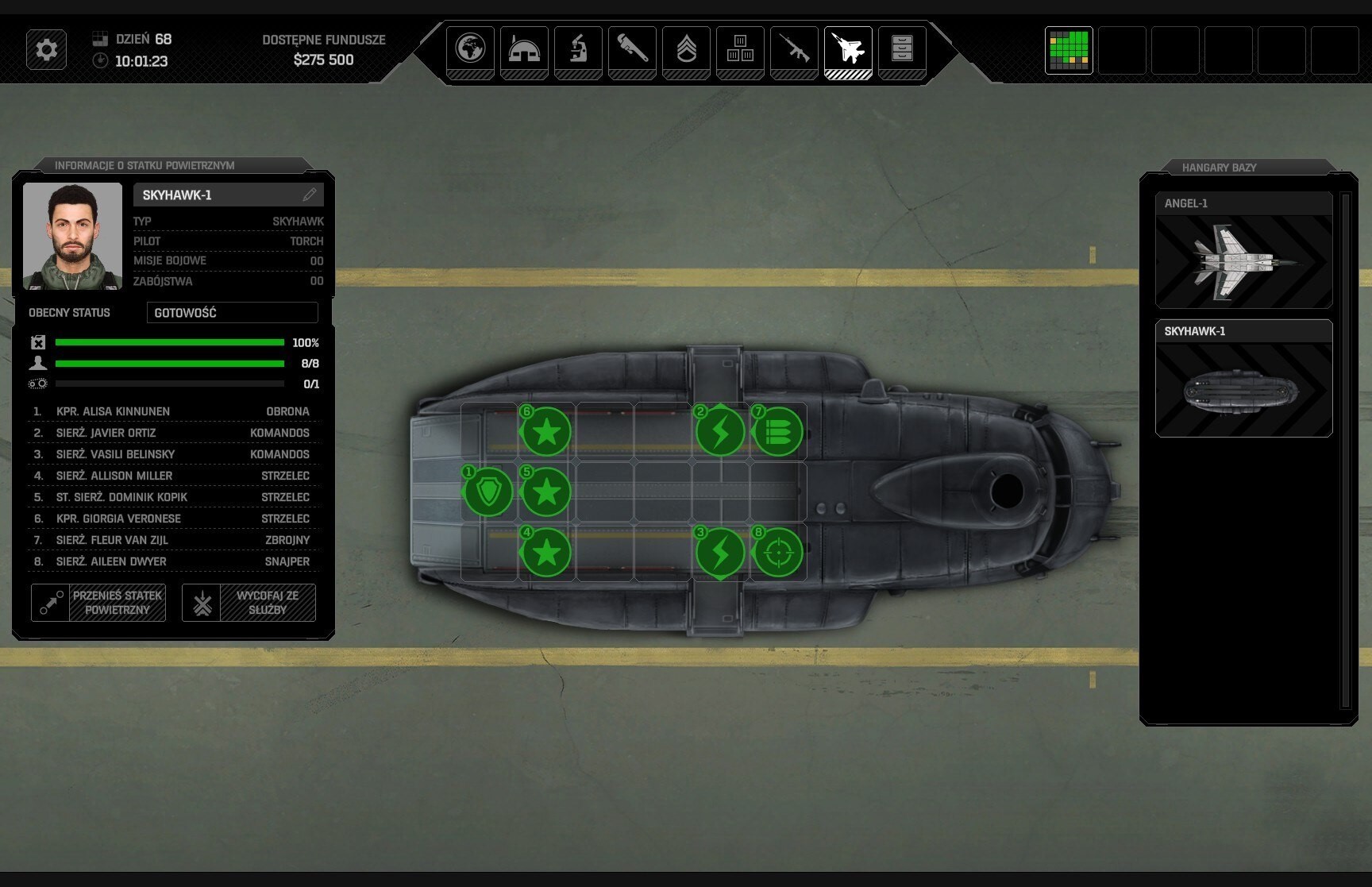The height and width of the screenshot is (887, 1372).
Task: Select the ANGEL-1 aircraft in hangars
Action: pyautogui.click(x=1243, y=250)
